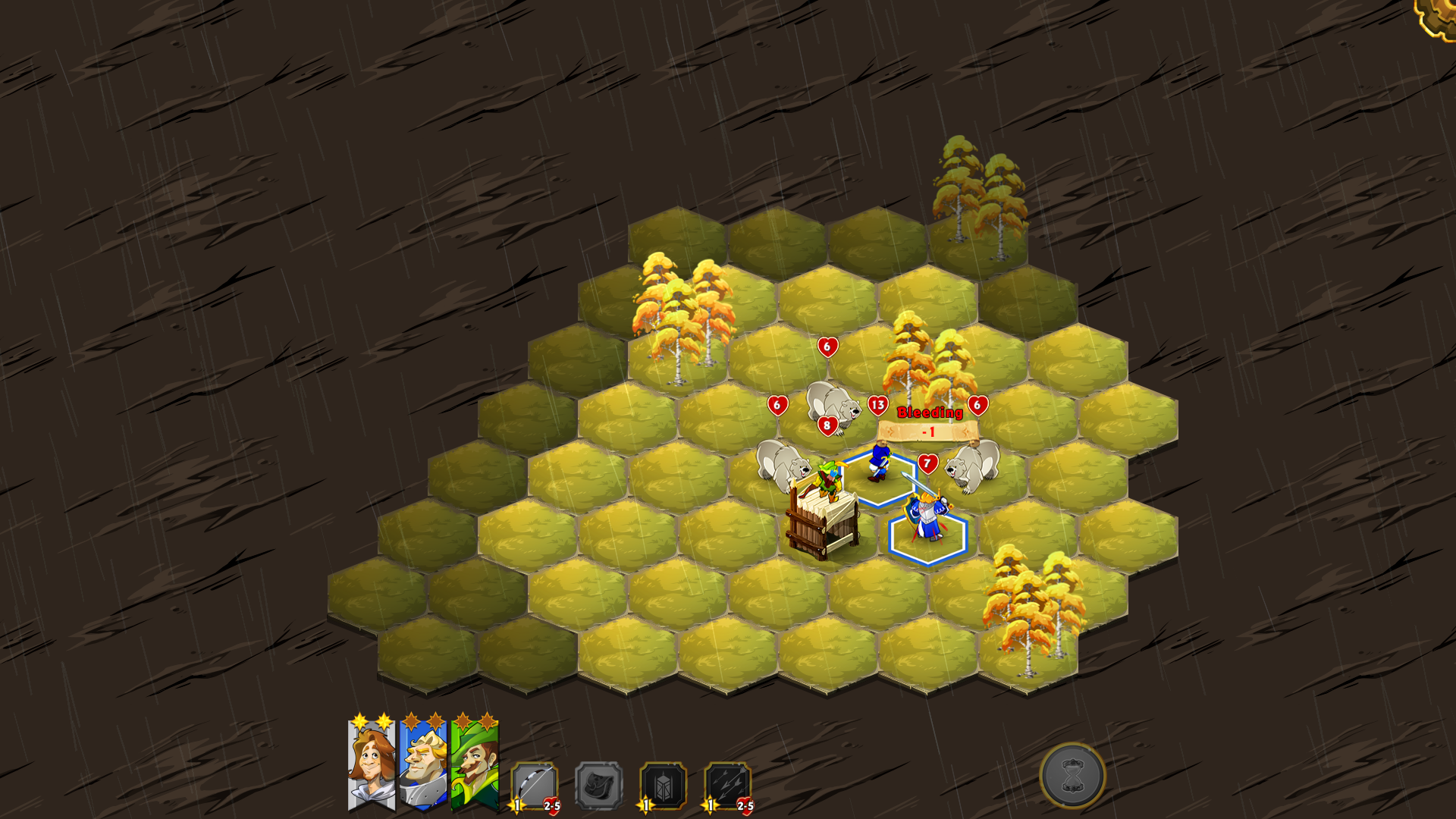Image resolution: width=1456 pixels, height=819 pixels.
Task: Open the satchel bag slot
Action: pyautogui.click(x=599, y=786)
